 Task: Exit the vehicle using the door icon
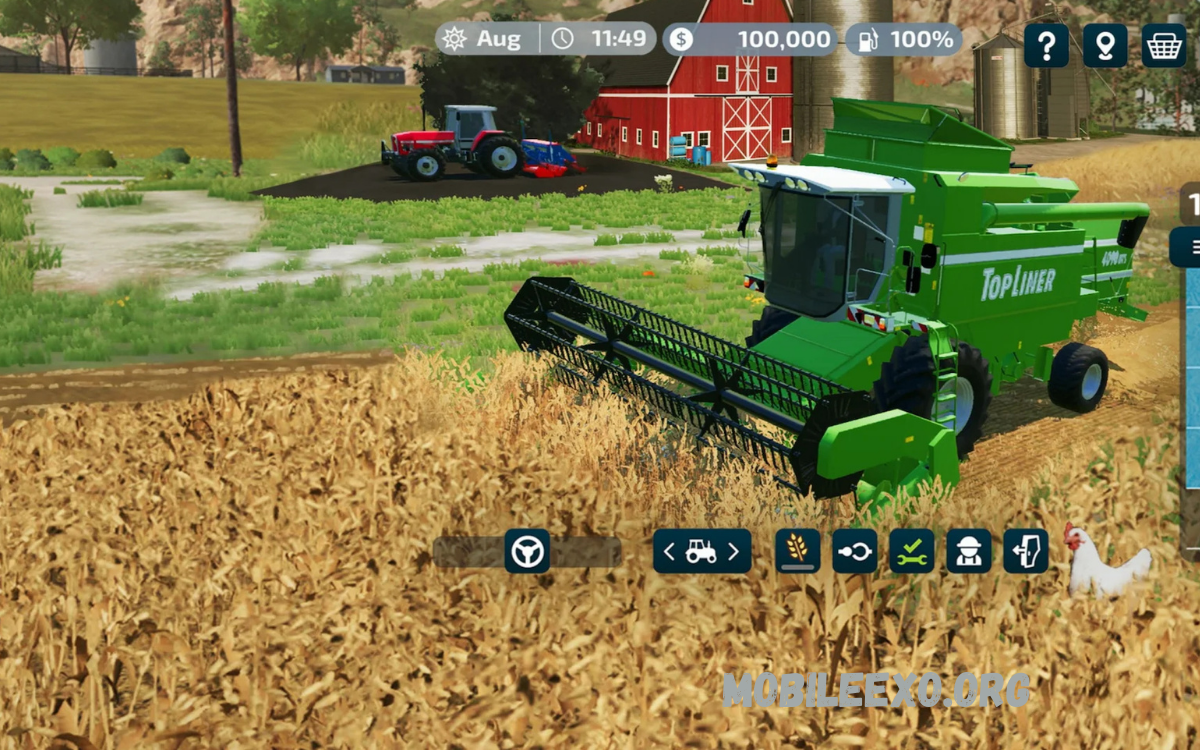(x=1026, y=551)
